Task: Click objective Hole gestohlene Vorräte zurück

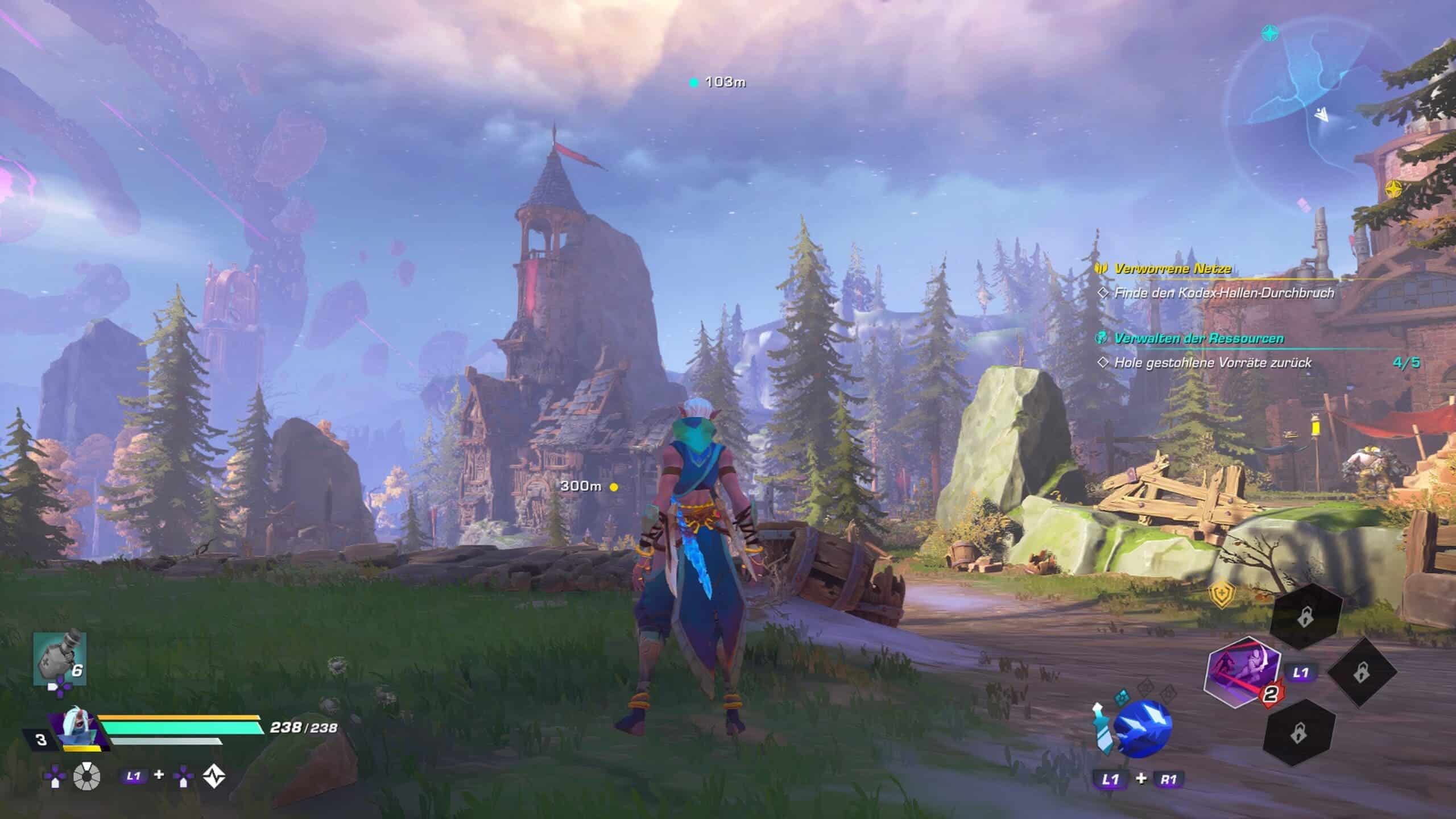Action: pos(1212,363)
